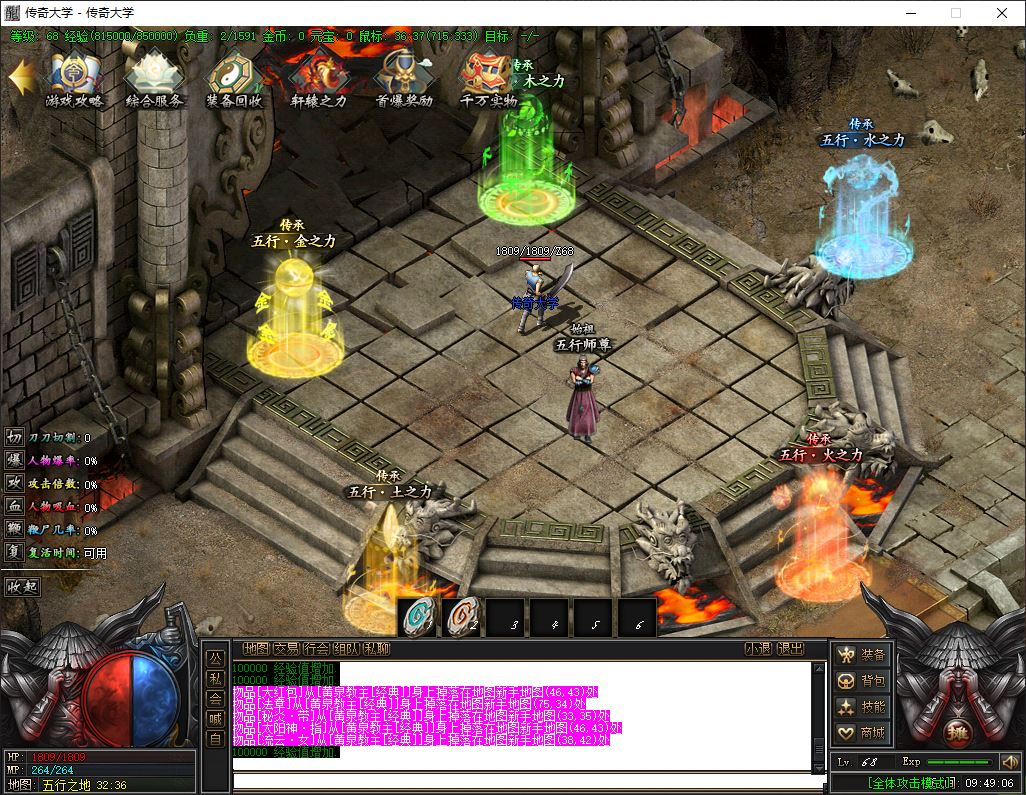Open the 千万实物 prize icon
The width and height of the screenshot is (1026, 795).
[488, 78]
